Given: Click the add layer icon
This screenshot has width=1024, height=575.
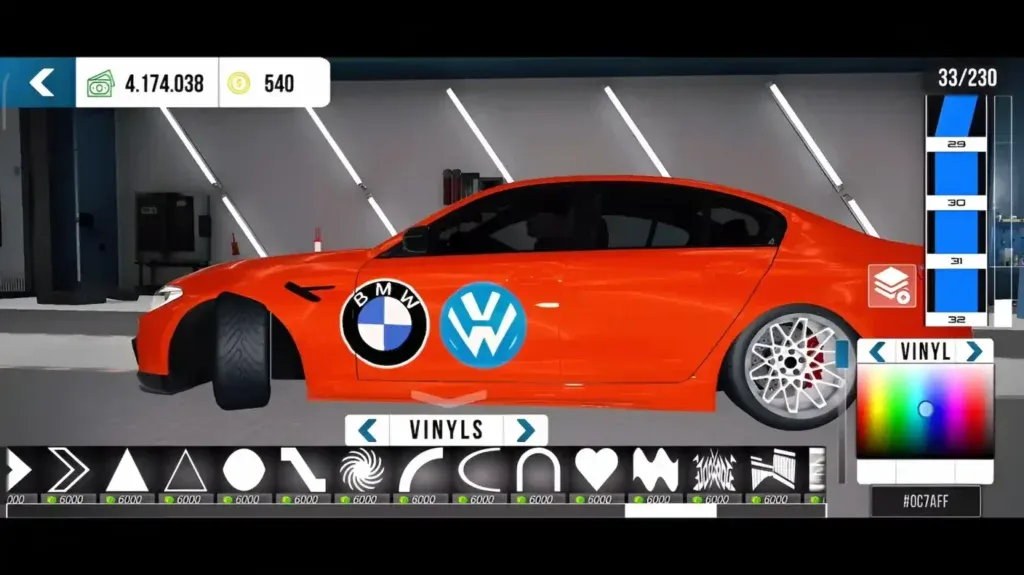Looking at the screenshot, I should [891, 286].
